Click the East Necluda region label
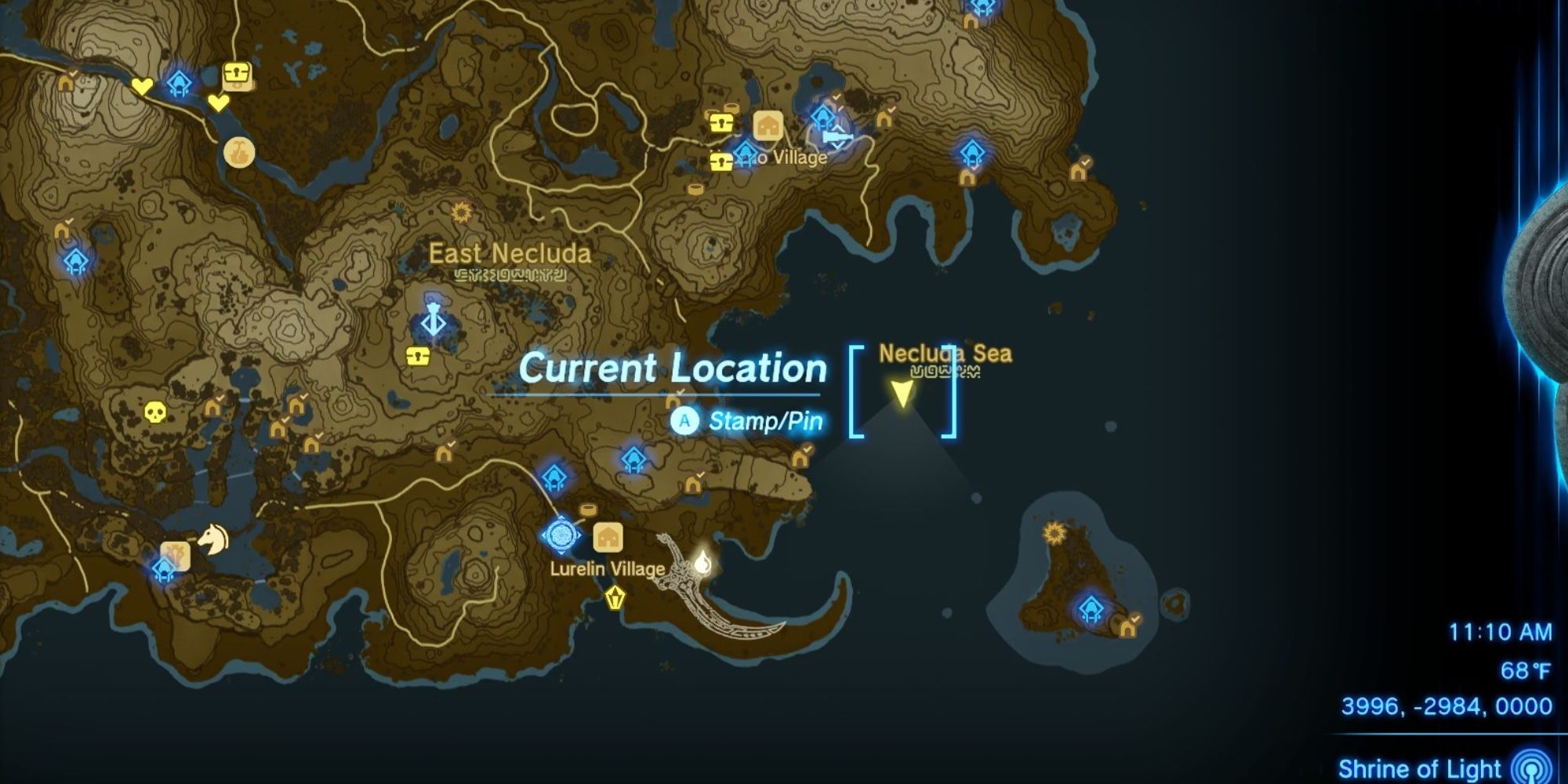The width and height of the screenshot is (1568, 784). click(510, 253)
